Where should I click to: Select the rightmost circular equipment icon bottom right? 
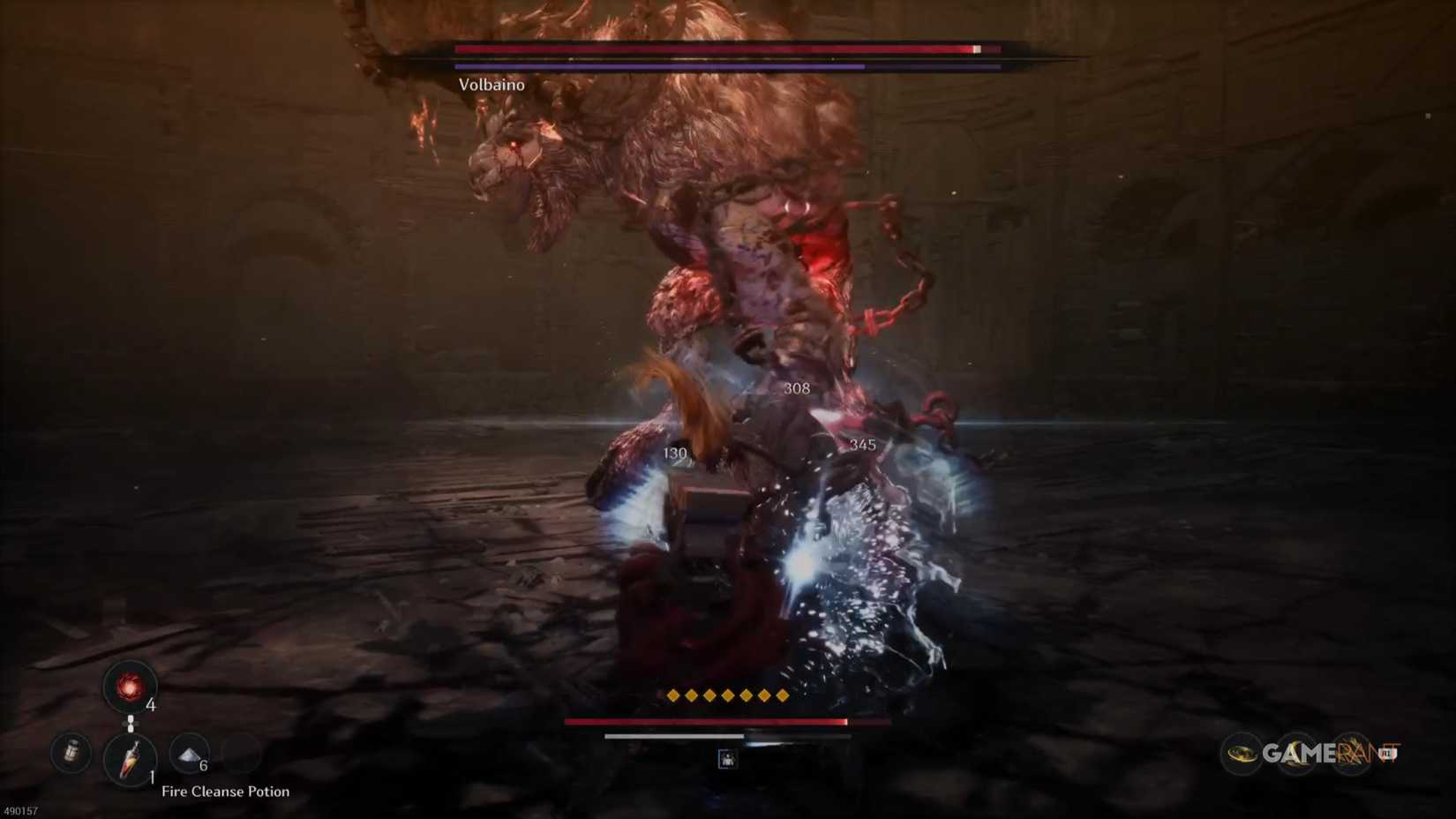(x=1353, y=755)
